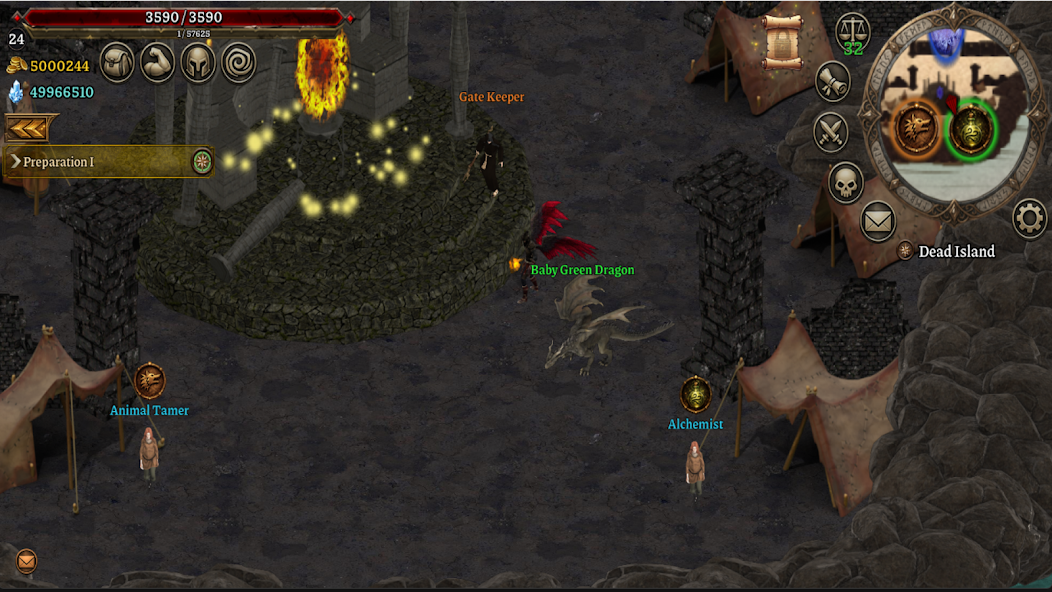Open the flexed arm stats icon
Viewport: 1052px width, 592px height.
click(x=158, y=62)
